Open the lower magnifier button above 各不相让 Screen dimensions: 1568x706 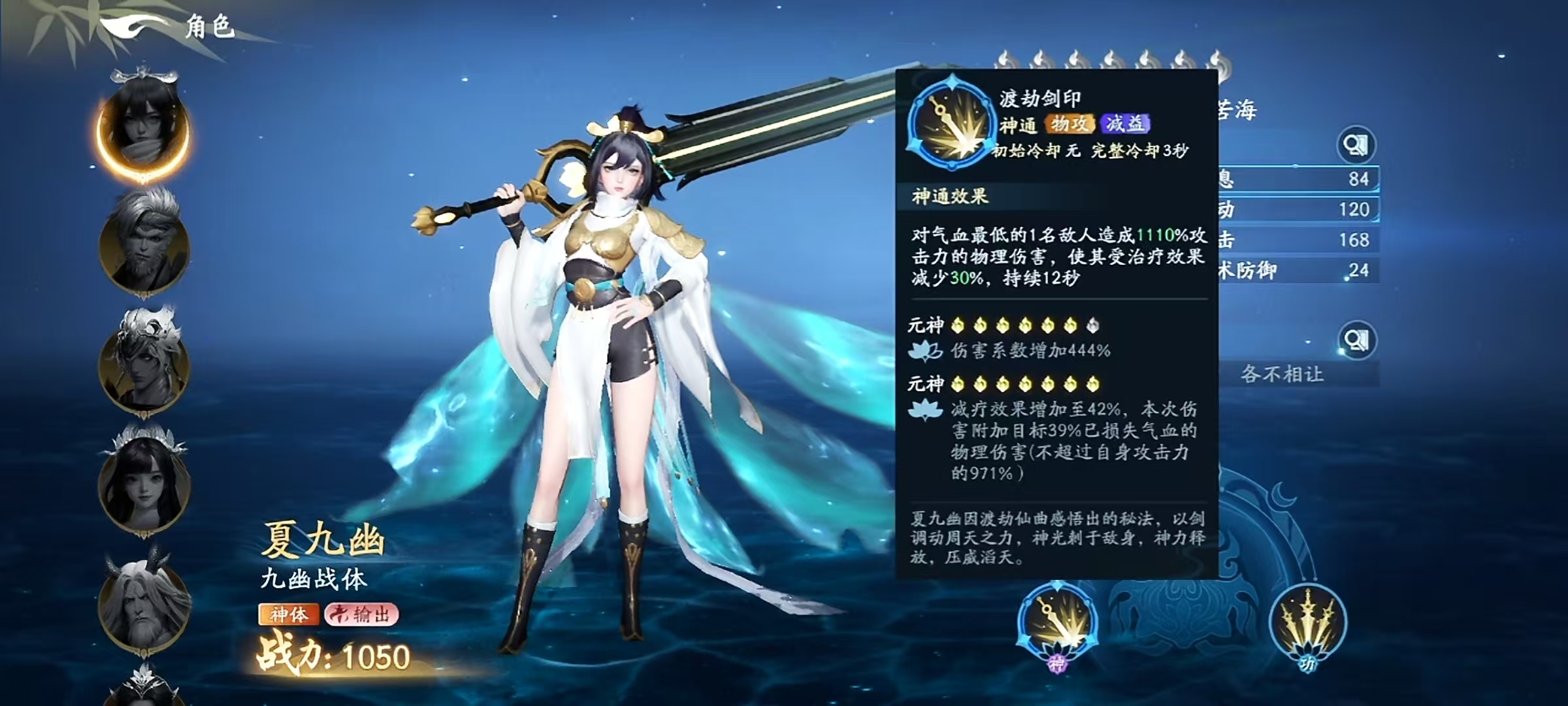(1356, 340)
